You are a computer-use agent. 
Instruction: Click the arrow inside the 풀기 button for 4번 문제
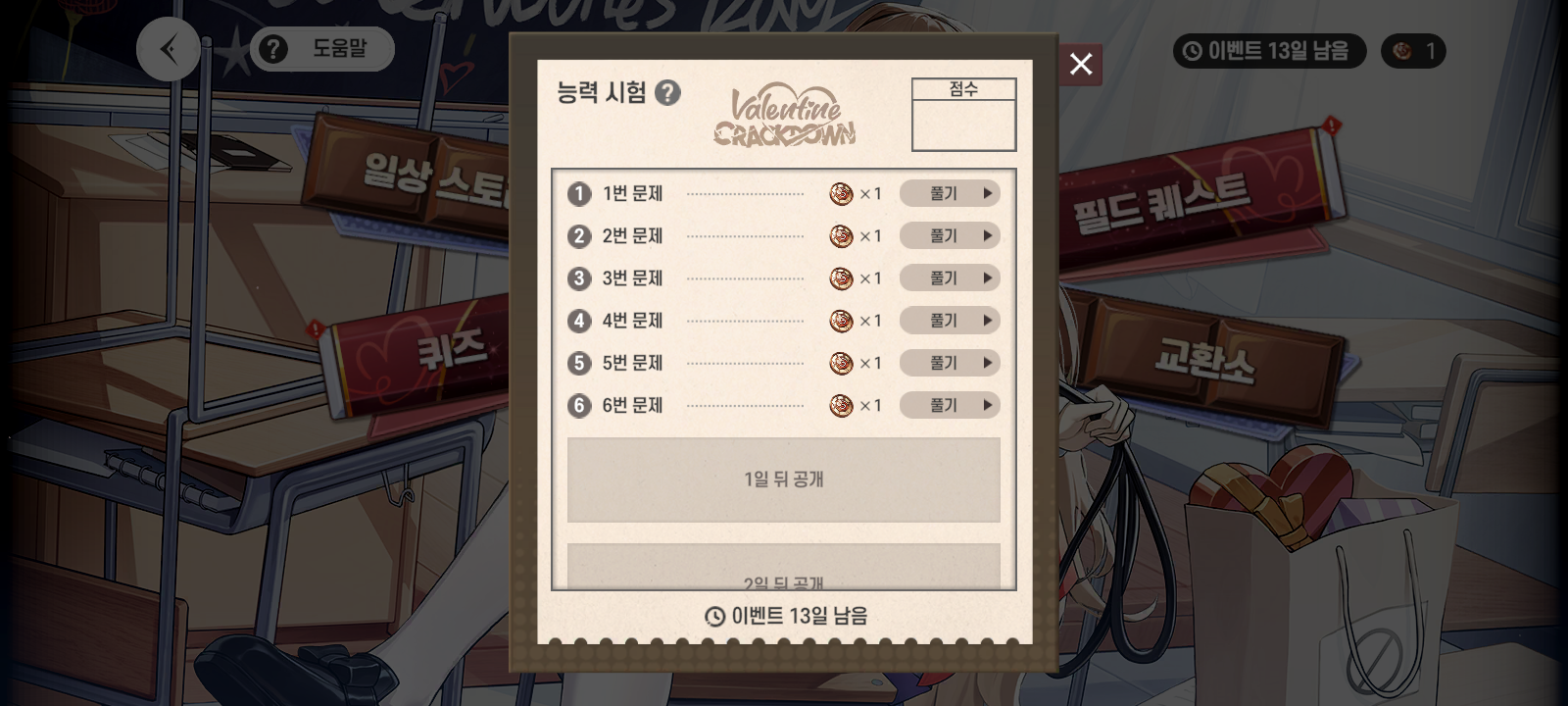pos(987,321)
